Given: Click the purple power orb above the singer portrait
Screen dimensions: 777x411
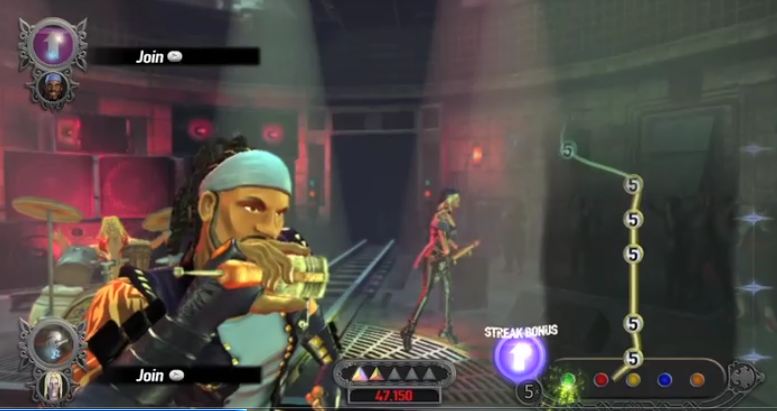Looking at the screenshot, I should pyautogui.click(x=53, y=44).
